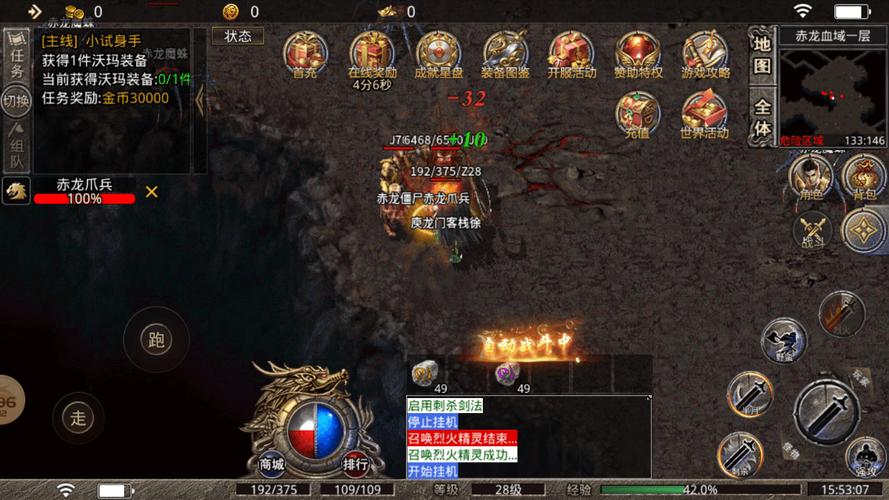Click the 状态 status button
This screenshot has height=500, width=889.
tap(238, 36)
